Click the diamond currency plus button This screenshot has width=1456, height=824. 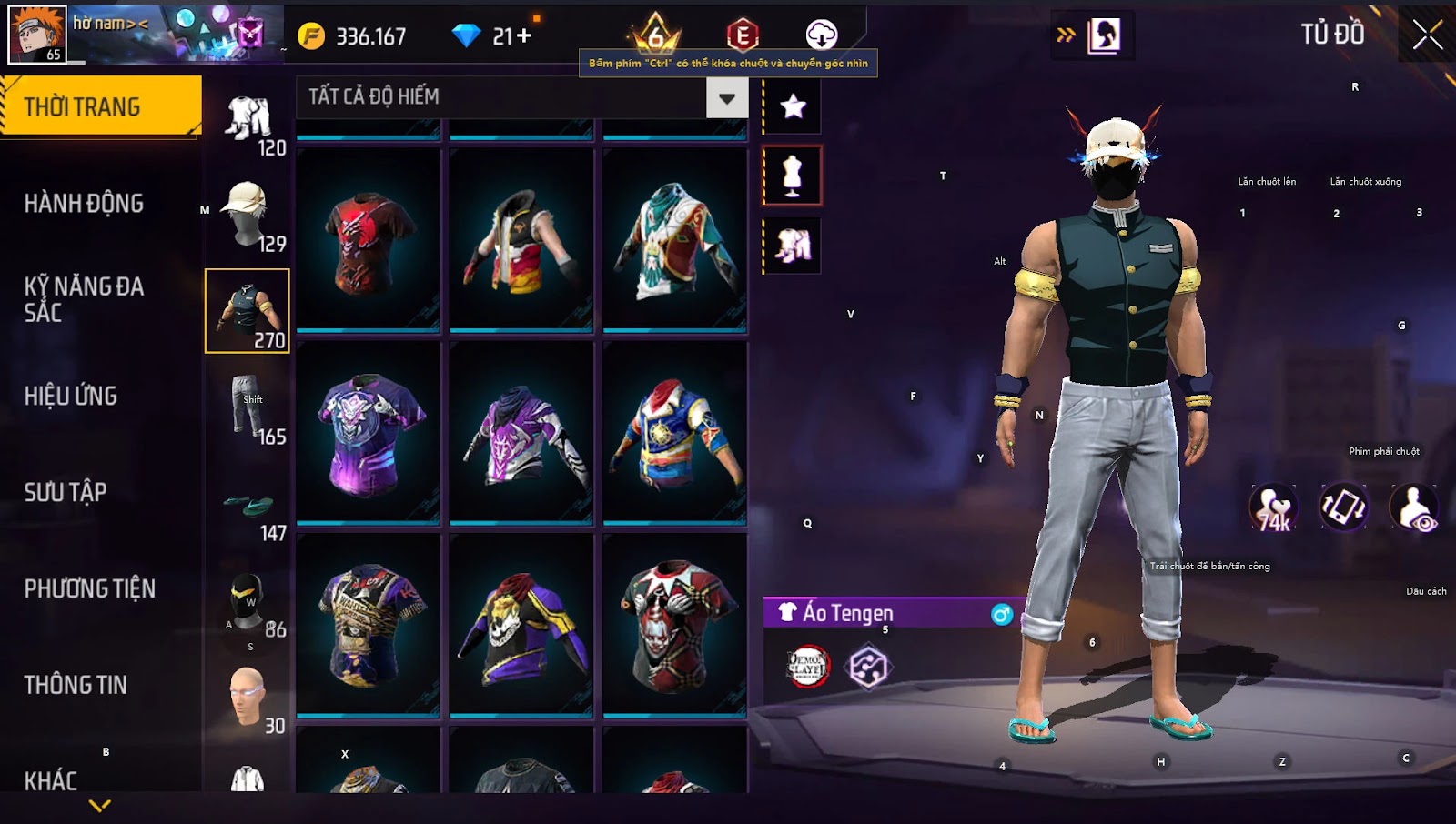coord(523,36)
